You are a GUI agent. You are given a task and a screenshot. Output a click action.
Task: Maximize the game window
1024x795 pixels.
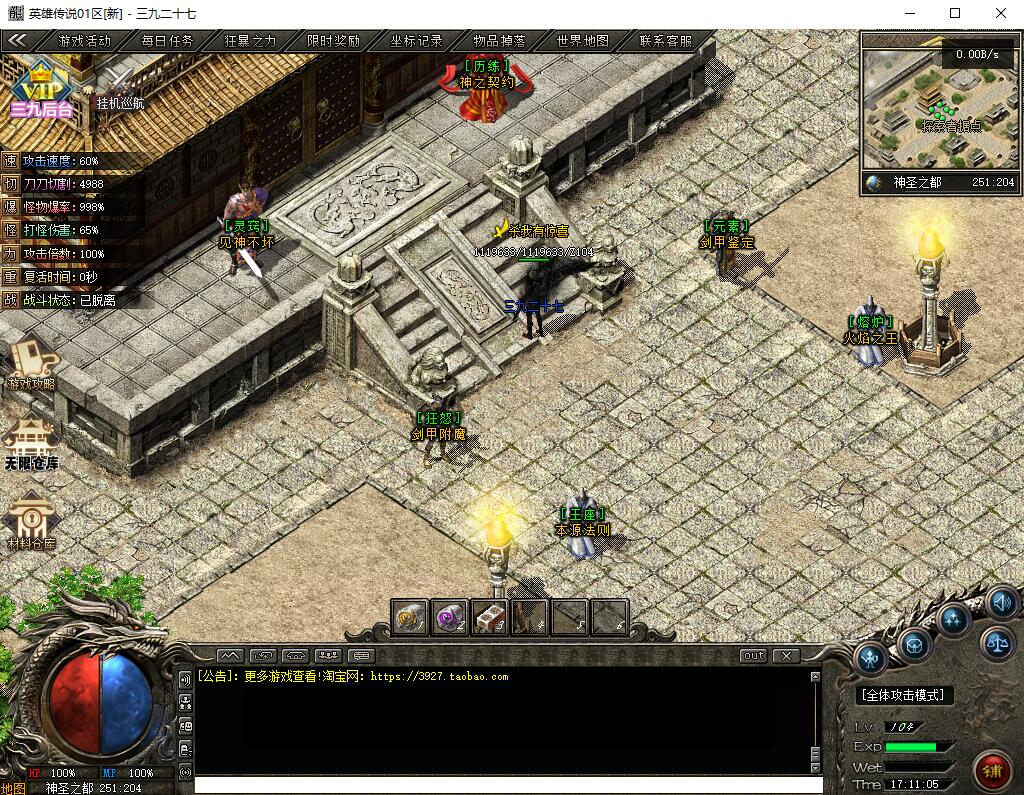click(x=955, y=13)
